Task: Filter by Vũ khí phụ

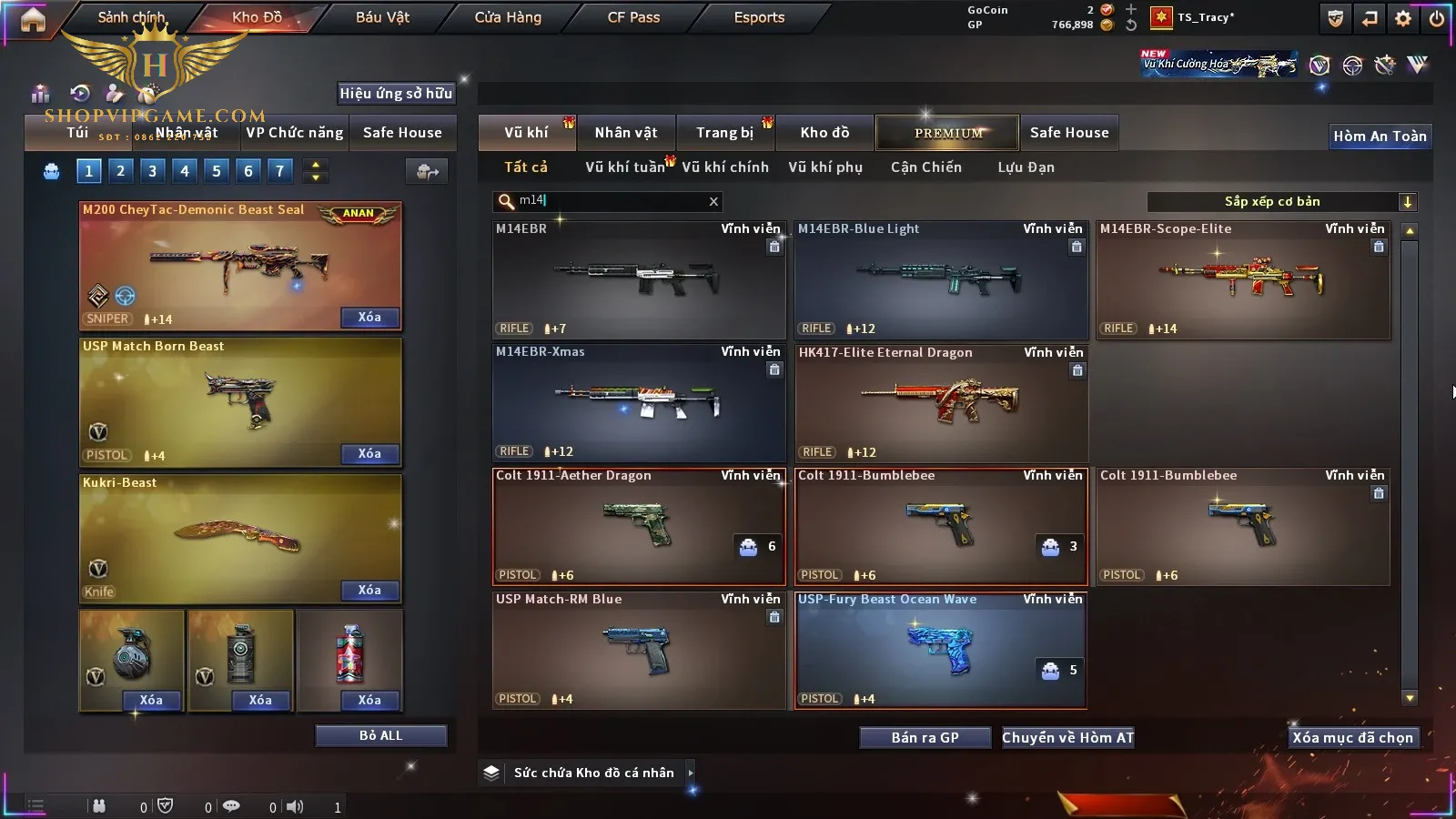Action: 825,167
